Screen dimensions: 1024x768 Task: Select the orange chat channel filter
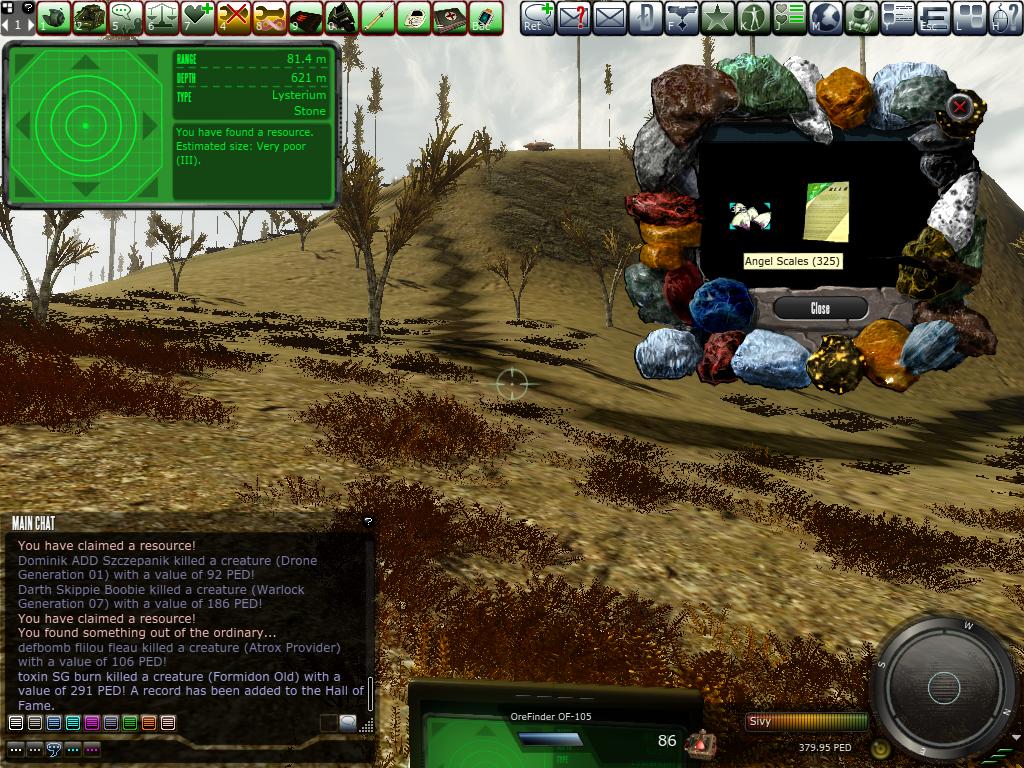pyautogui.click(x=148, y=723)
